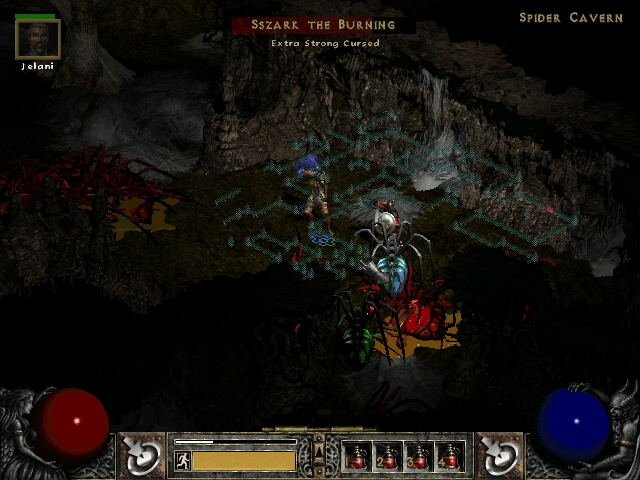
Task: Use the healing potion in belt slot 1
Action: [x=357, y=457]
